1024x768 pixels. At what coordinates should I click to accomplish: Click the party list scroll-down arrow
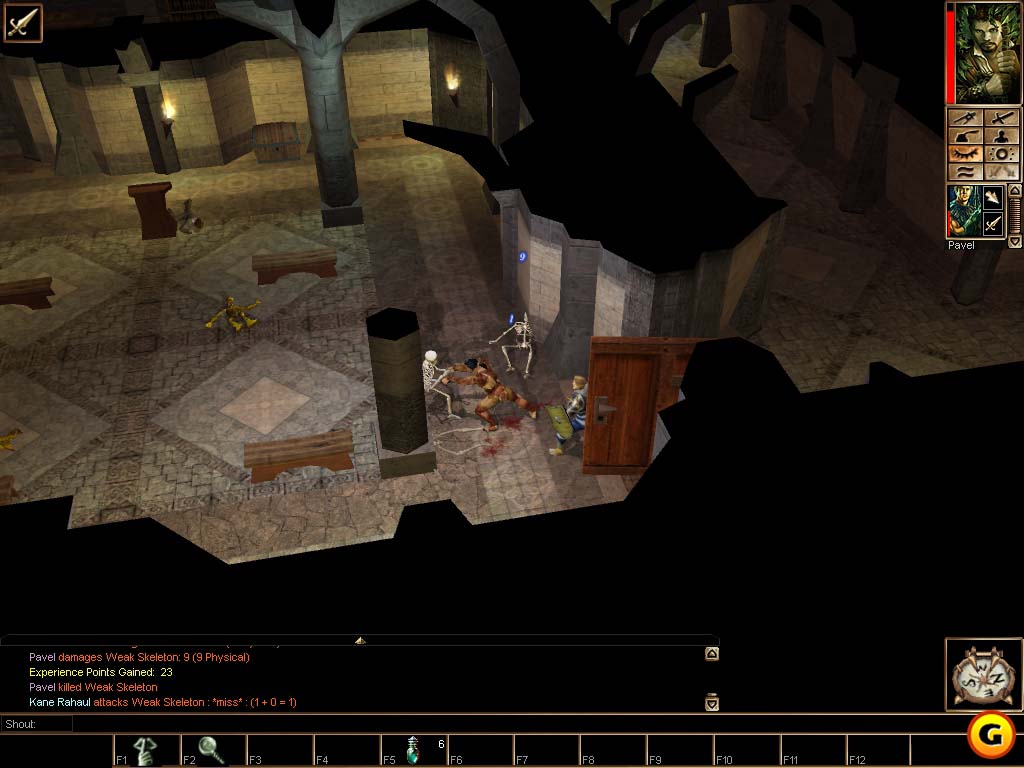click(1015, 241)
